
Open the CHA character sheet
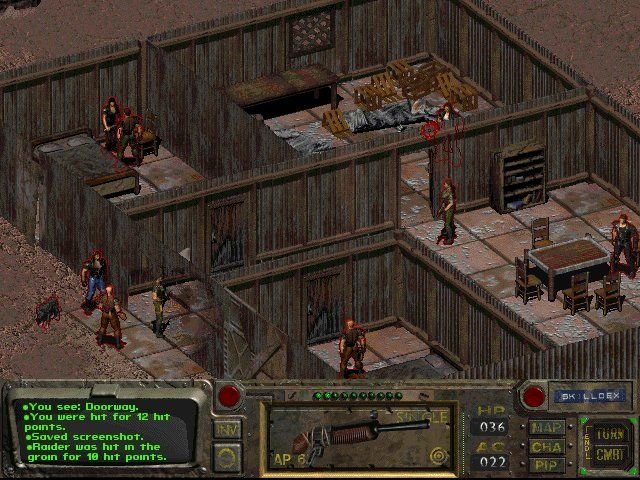tap(546, 446)
